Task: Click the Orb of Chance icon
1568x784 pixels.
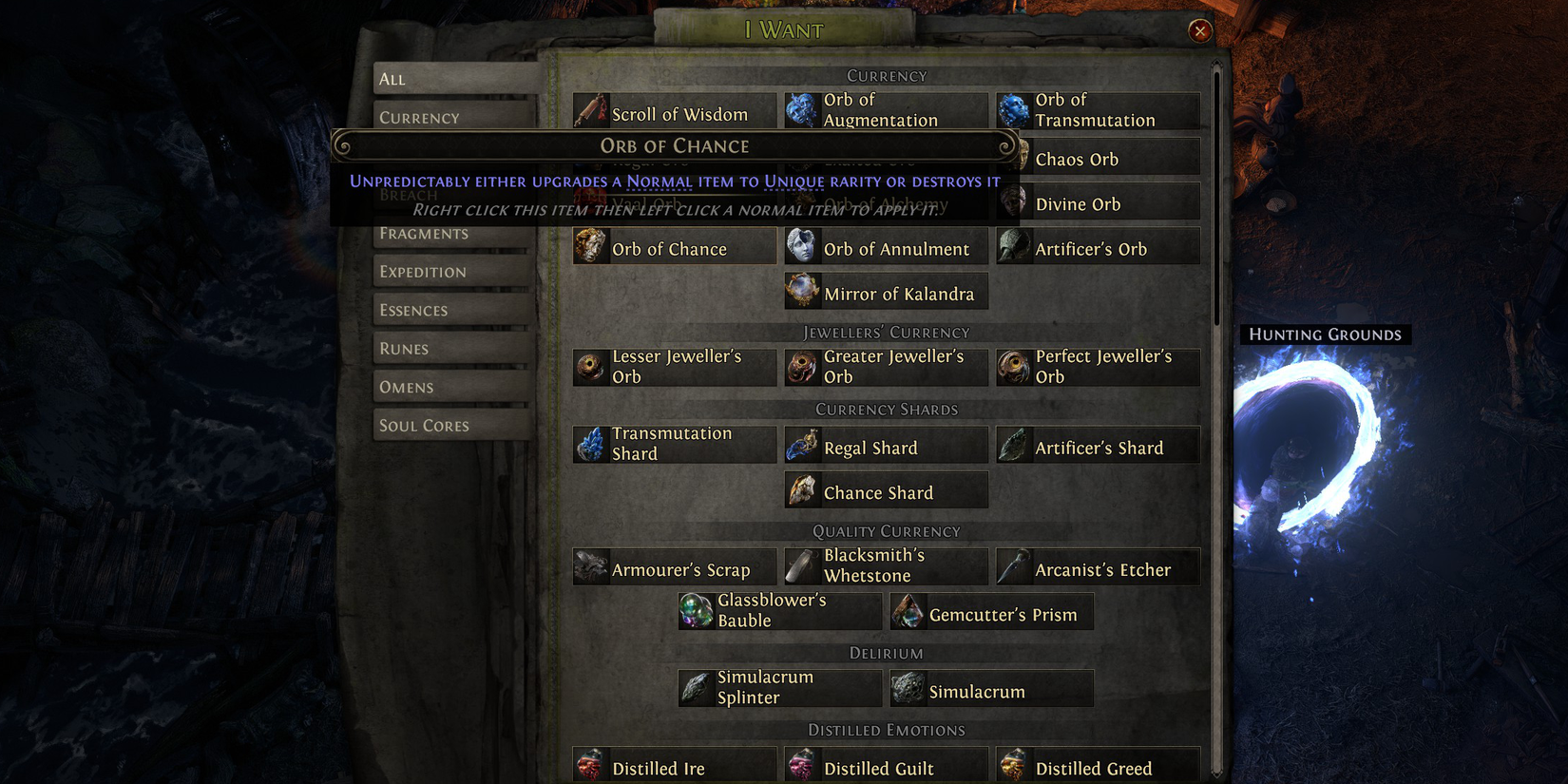Action: coord(591,245)
